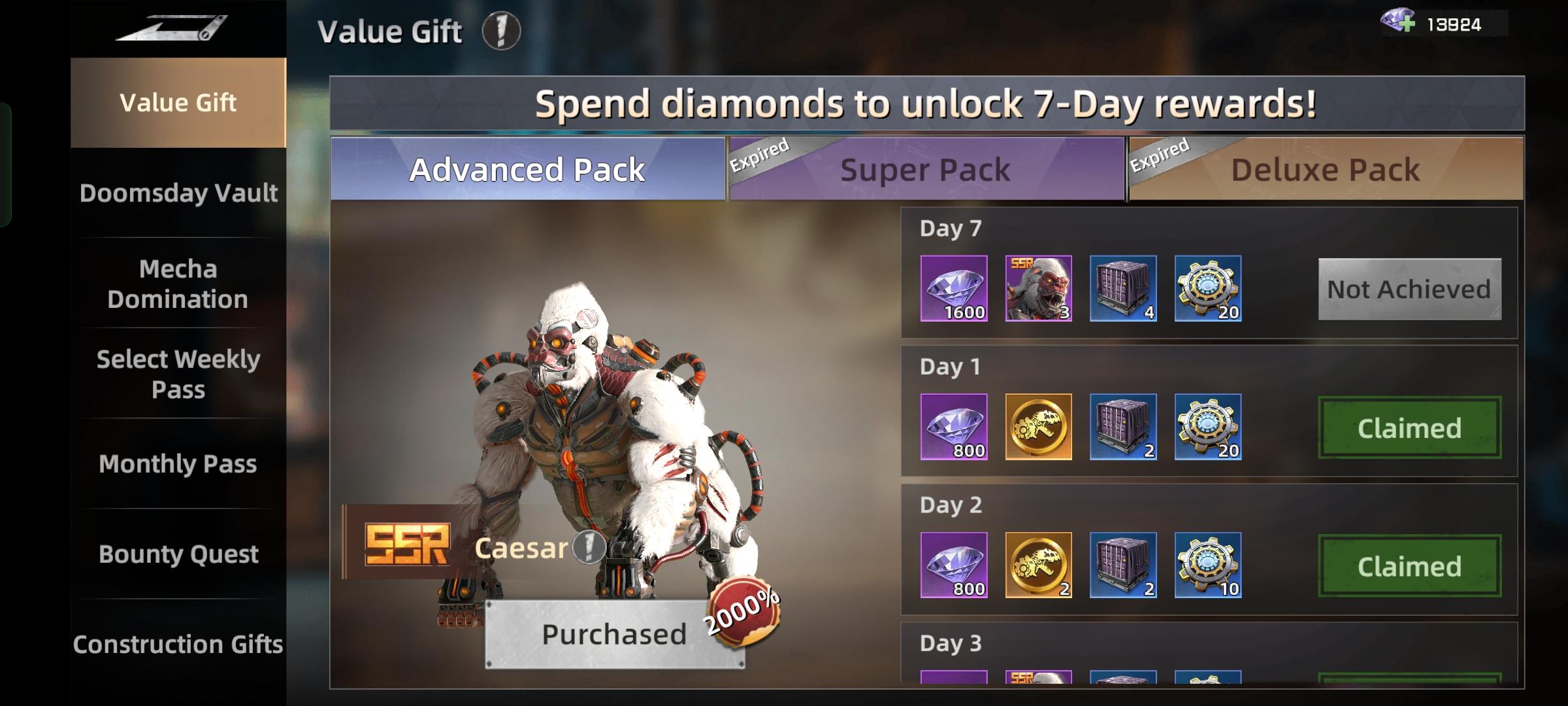Image resolution: width=1568 pixels, height=706 pixels.
Task: Tap the info icon next to Caesar's name
Action: point(588,549)
